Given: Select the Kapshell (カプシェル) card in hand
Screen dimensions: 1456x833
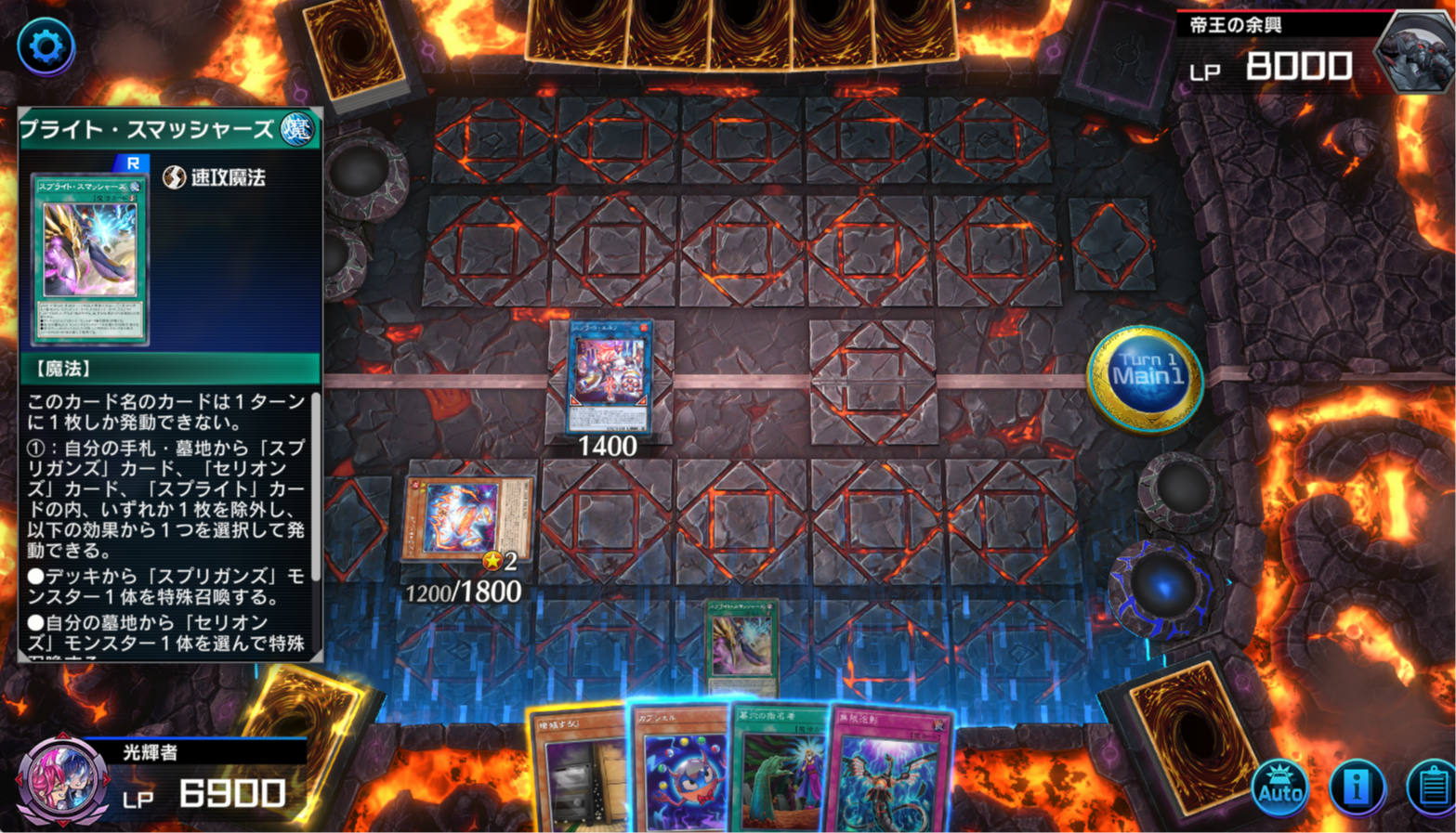Looking at the screenshot, I should (681, 773).
